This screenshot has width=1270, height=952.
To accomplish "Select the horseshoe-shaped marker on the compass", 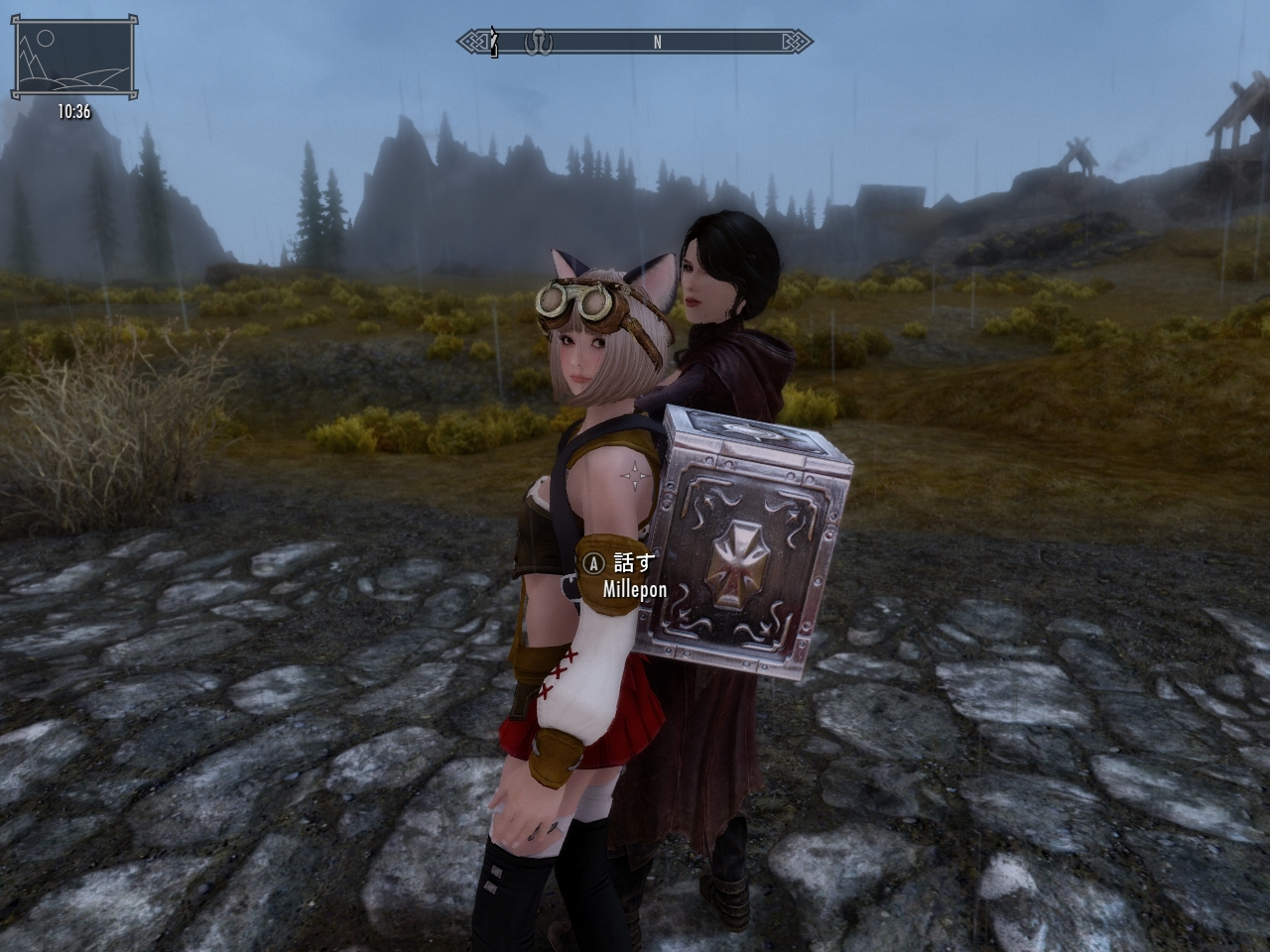I will (539, 42).
